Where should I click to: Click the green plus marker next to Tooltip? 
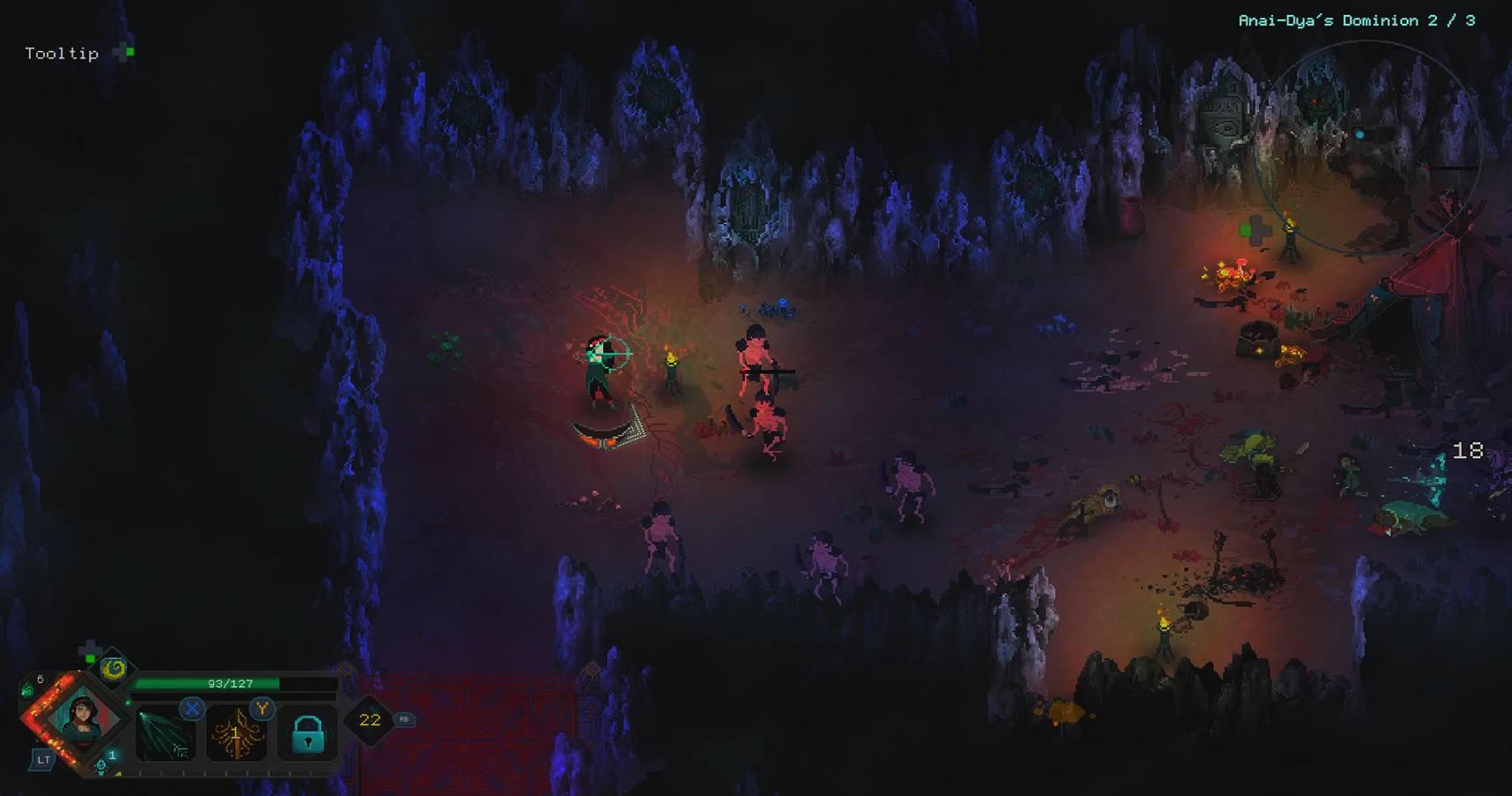click(x=123, y=52)
